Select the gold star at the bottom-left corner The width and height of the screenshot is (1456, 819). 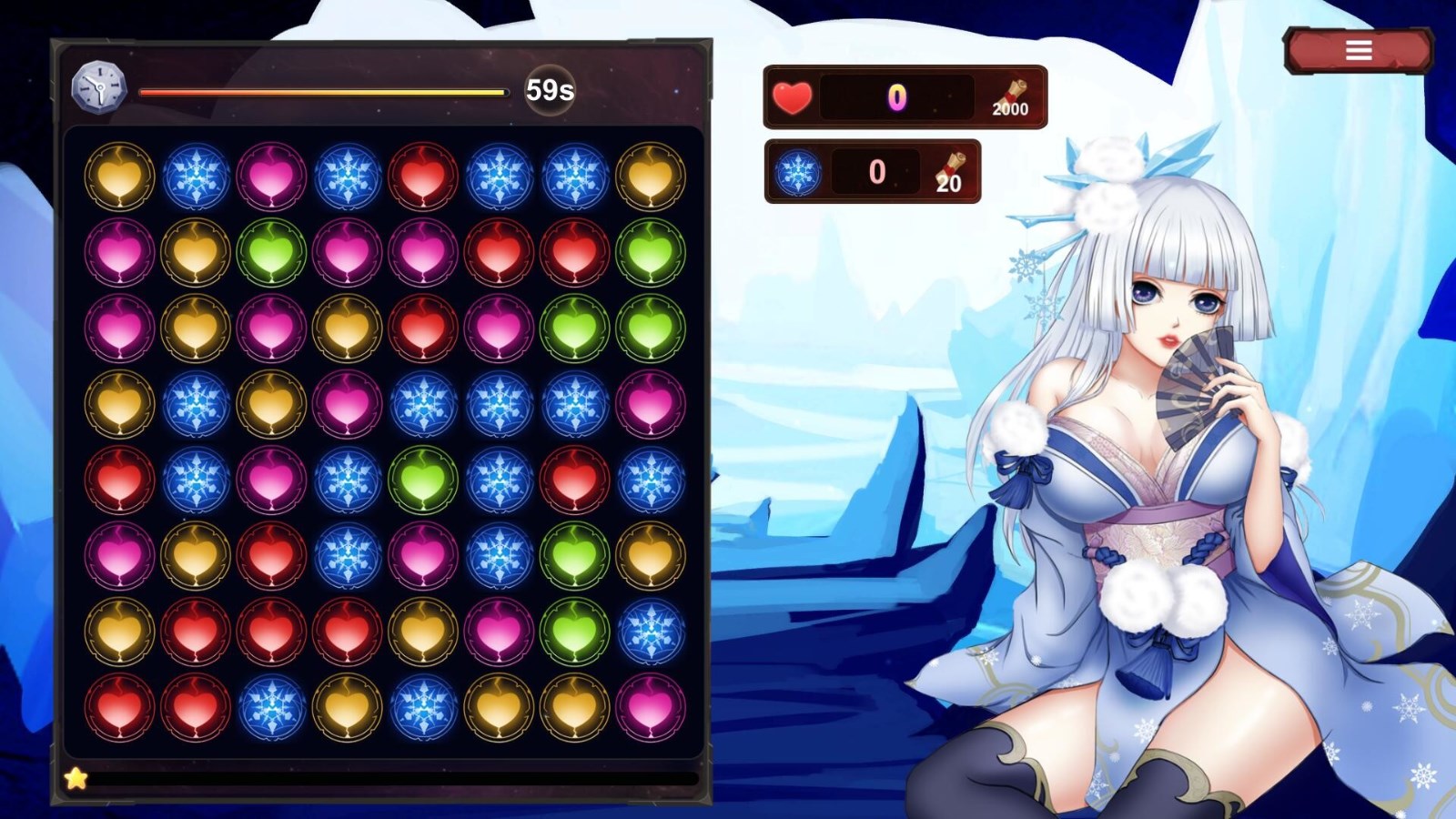coord(76,778)
